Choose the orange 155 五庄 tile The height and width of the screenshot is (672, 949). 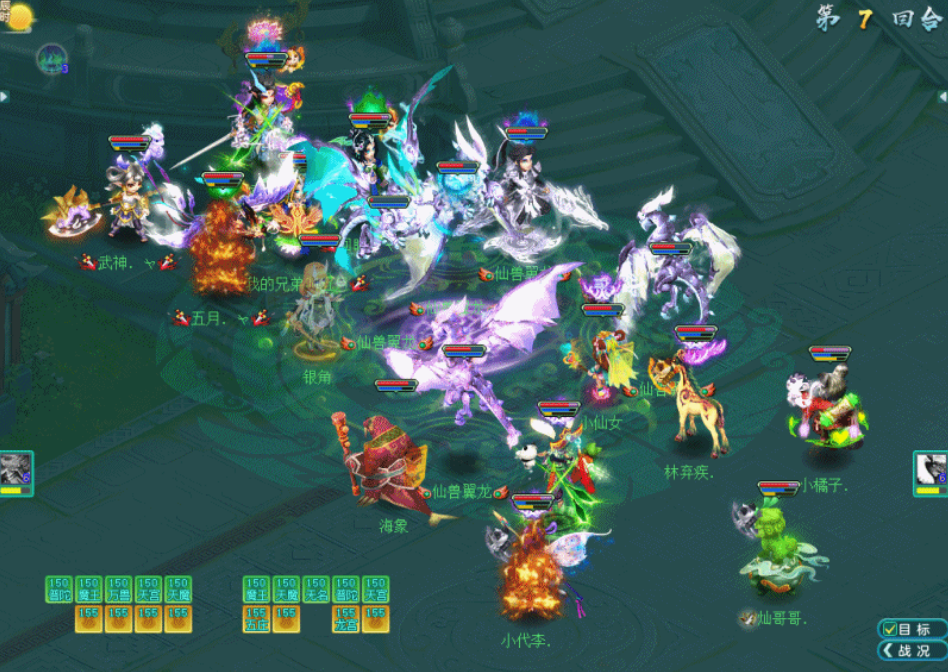point(257,619)
